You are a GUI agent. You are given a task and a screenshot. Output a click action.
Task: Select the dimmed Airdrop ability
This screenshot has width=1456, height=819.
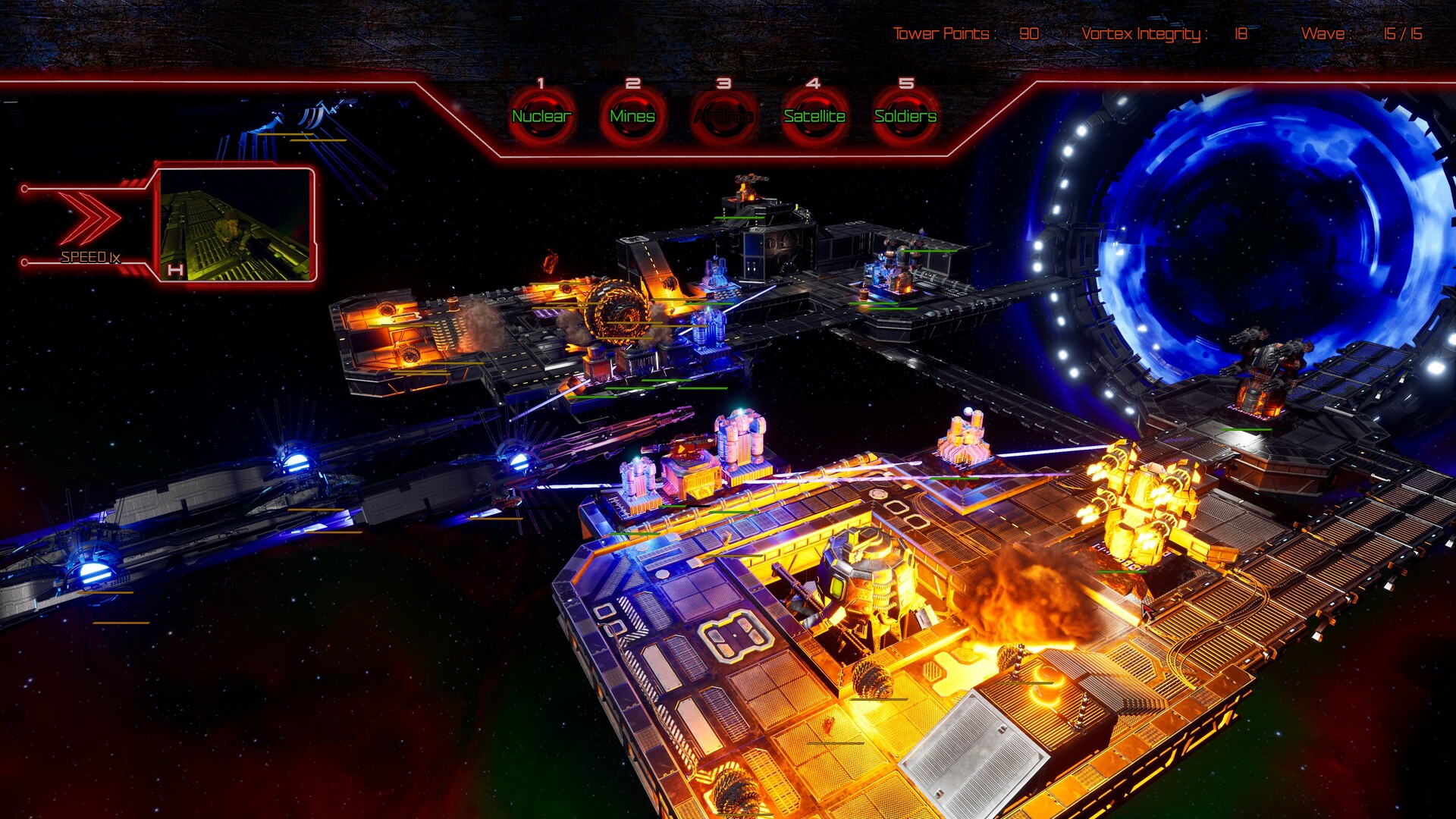tap(723, 116)
